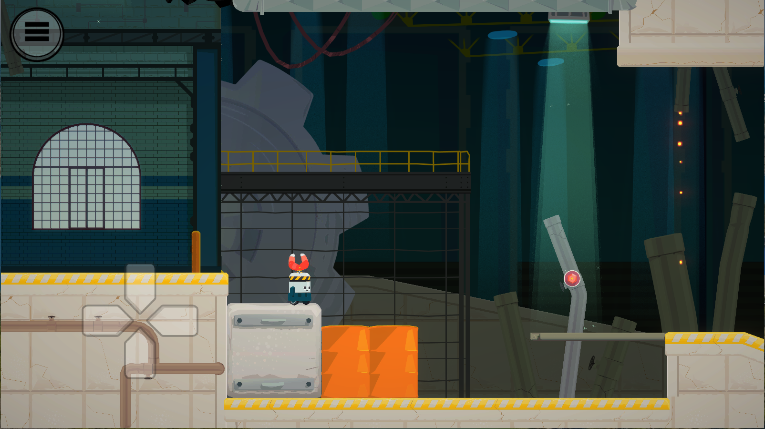This screenshot has height=429, width=765.
Task: Tap the up arm of the D-pad
Action: point(140,285)
